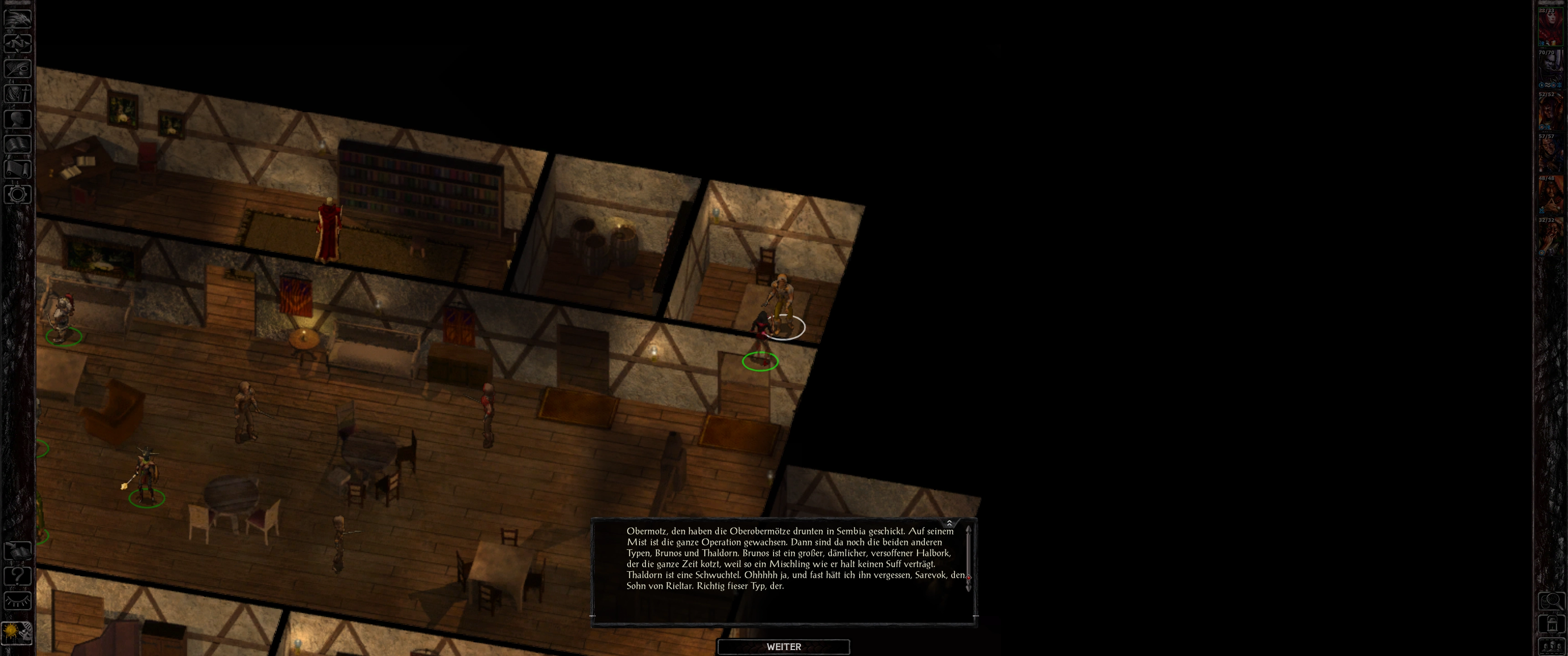The height and width of the screenshot is (656, 1568).
Task: Open the character record with the head icon
Action: click(18, 118)
